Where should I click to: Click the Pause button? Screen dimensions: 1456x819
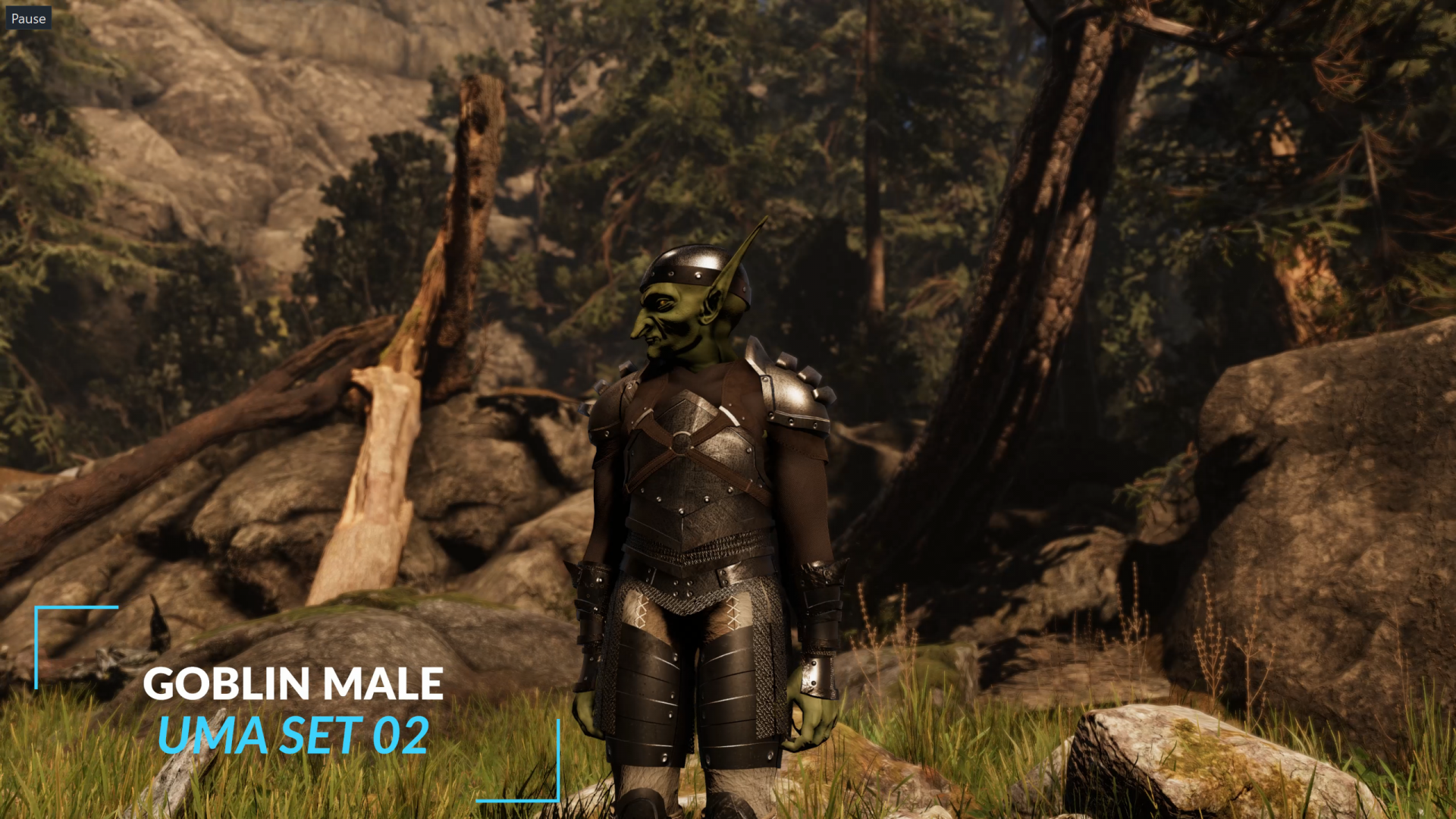click(28, 18)
